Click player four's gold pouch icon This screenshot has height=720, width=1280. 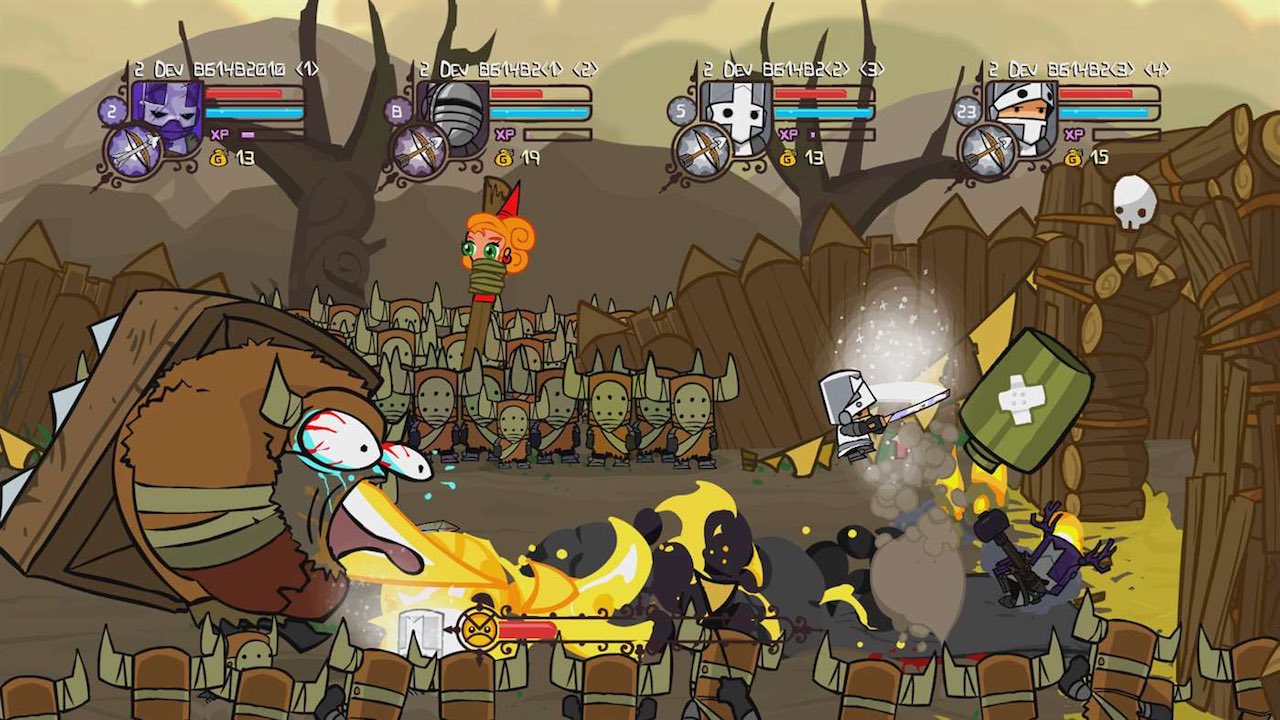[x=1072, y=158]
